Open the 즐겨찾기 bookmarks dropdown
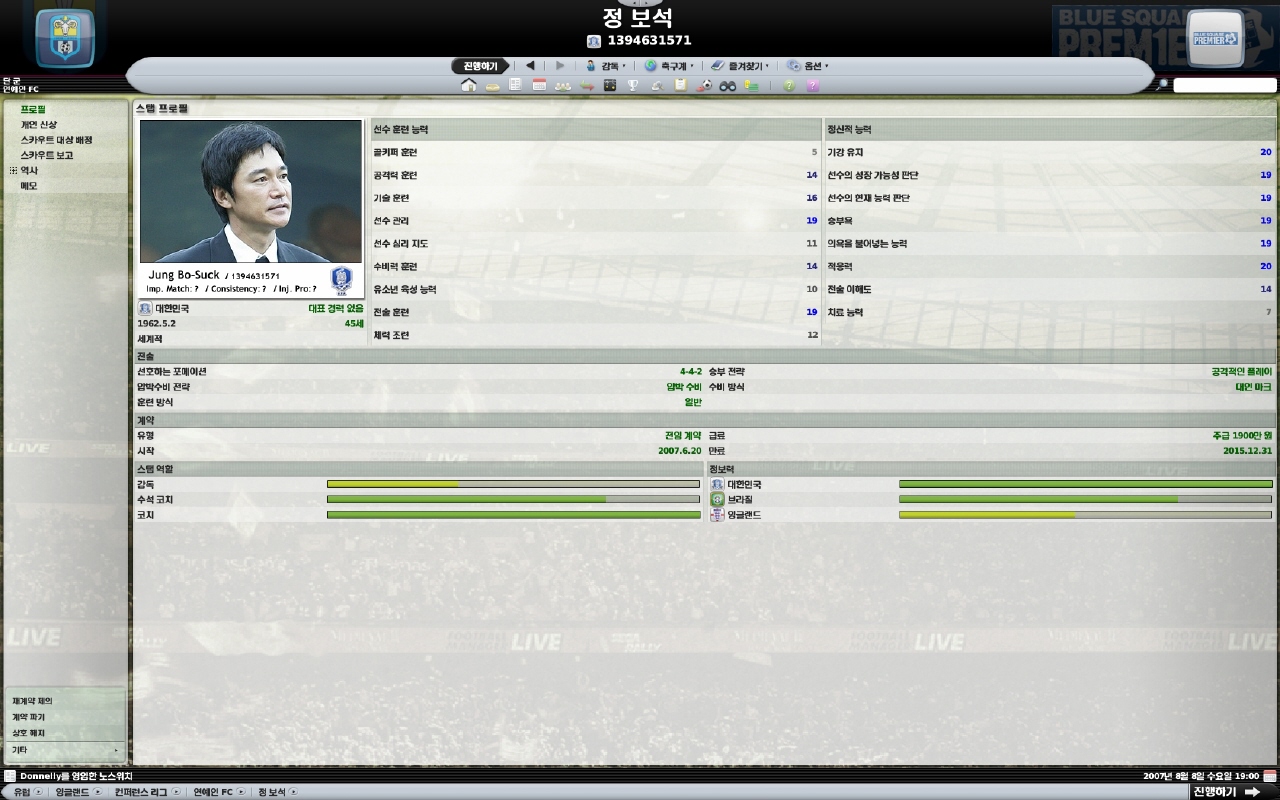The width and height of the screenshot is (1280, 800). tap(740, 66)
